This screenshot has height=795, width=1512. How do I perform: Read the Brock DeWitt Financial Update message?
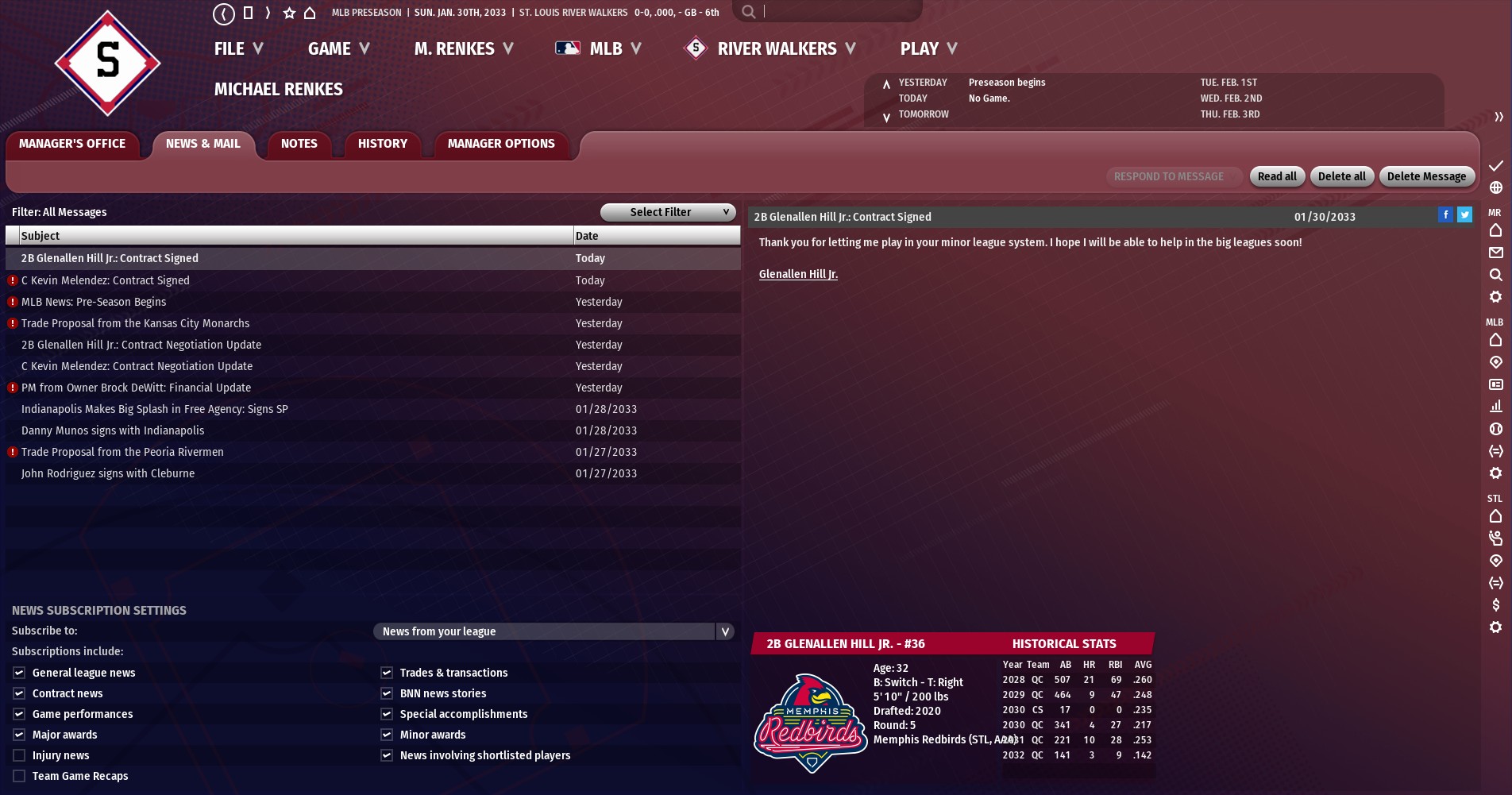tap(136, 388)
